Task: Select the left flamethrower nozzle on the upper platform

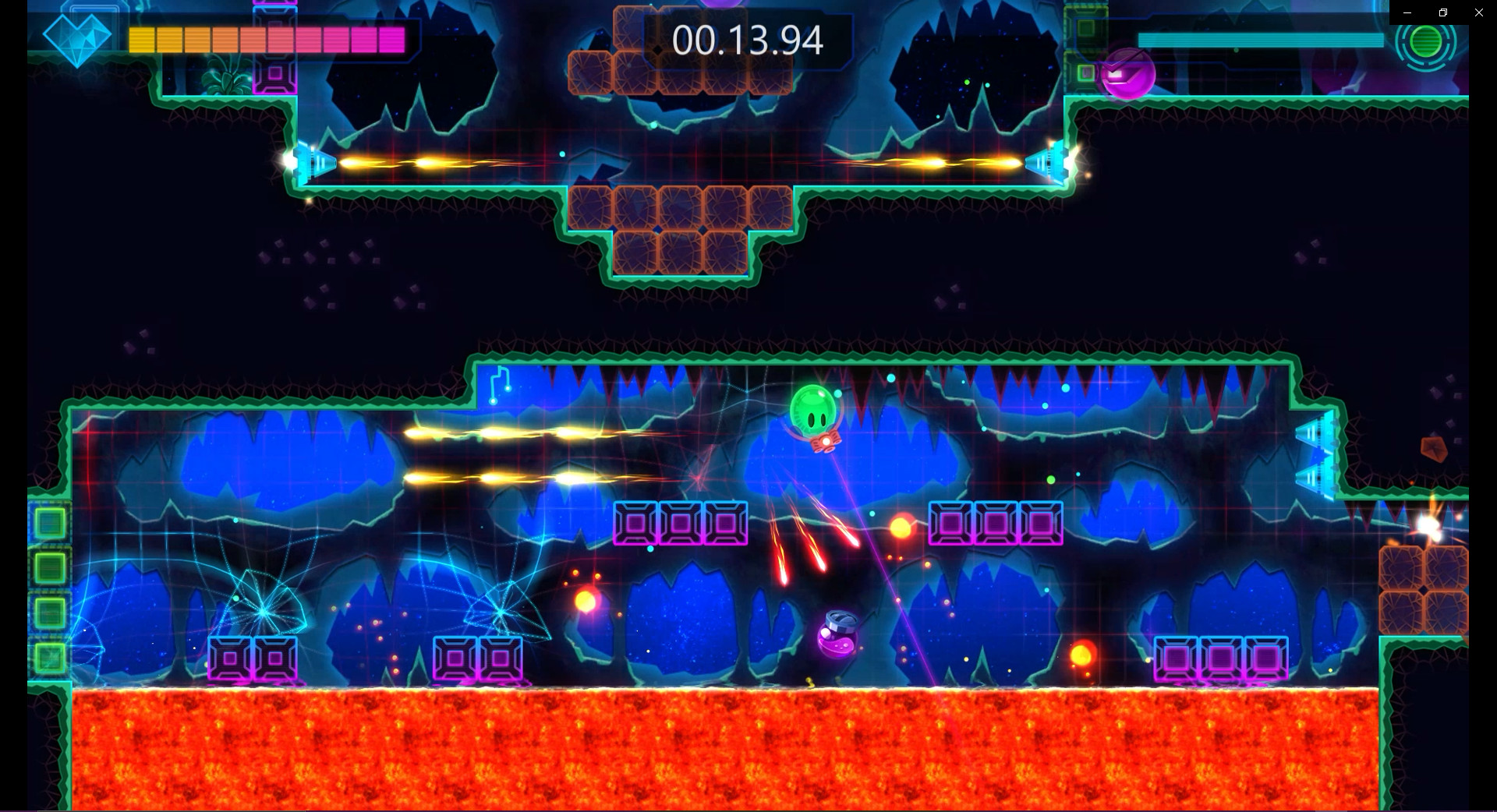Action: [x=312, y=162]
